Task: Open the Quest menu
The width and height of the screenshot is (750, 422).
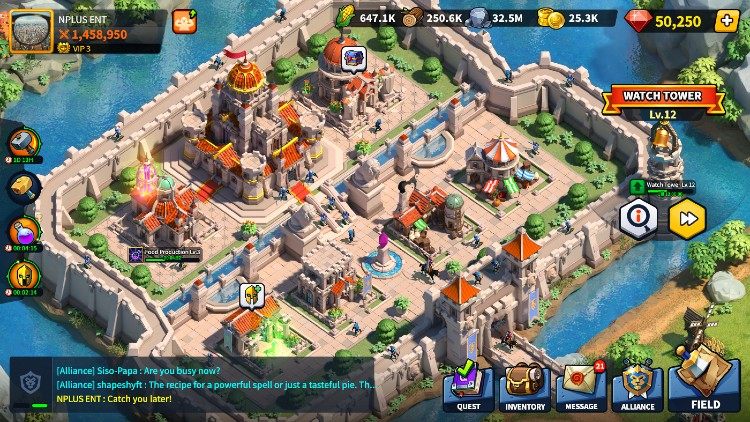Action: [x=468, y=385]
